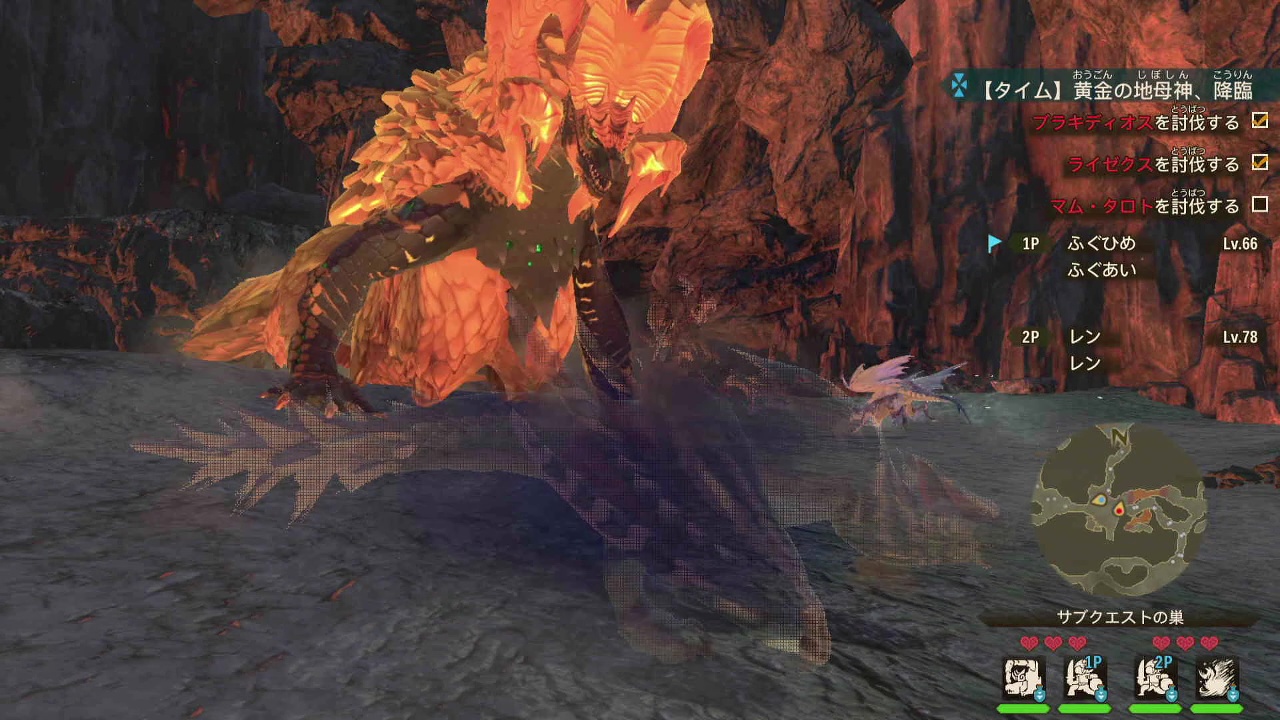Click the ブラキディオス objective row
Viewport: 1280px width, 720px height.
pos(1148,123)
